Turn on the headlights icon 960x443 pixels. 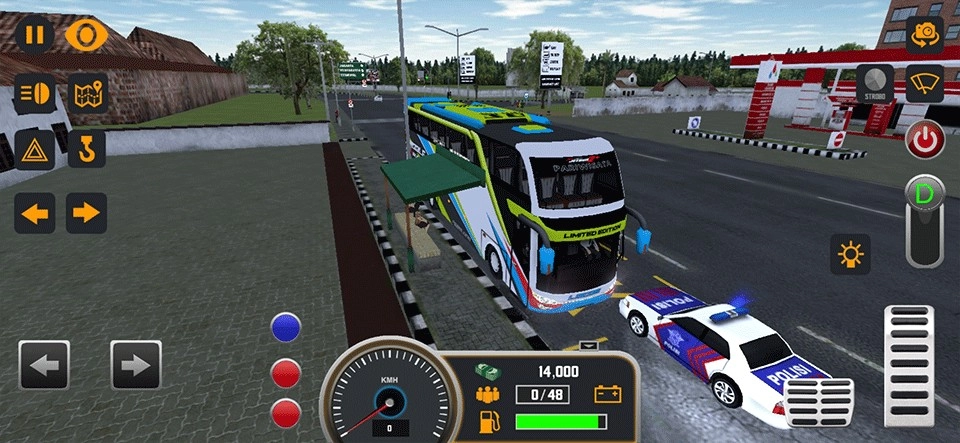point(35,93)
